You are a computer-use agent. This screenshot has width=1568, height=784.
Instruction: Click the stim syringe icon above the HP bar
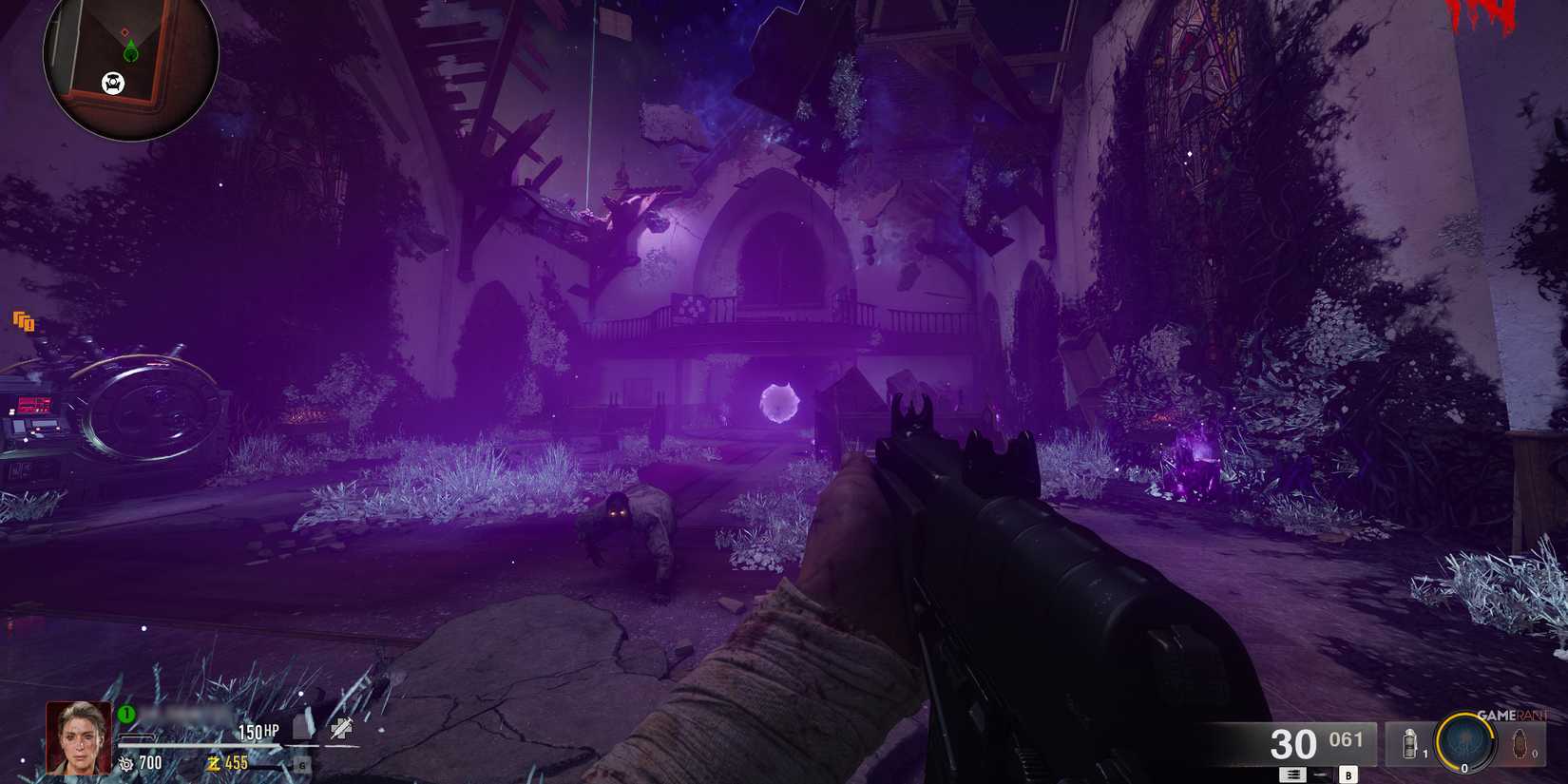coord(340,729)
